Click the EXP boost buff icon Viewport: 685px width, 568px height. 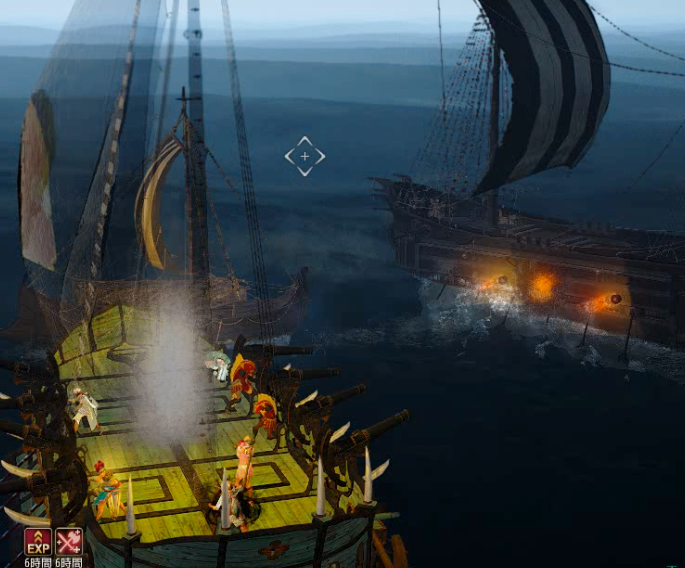38,542
